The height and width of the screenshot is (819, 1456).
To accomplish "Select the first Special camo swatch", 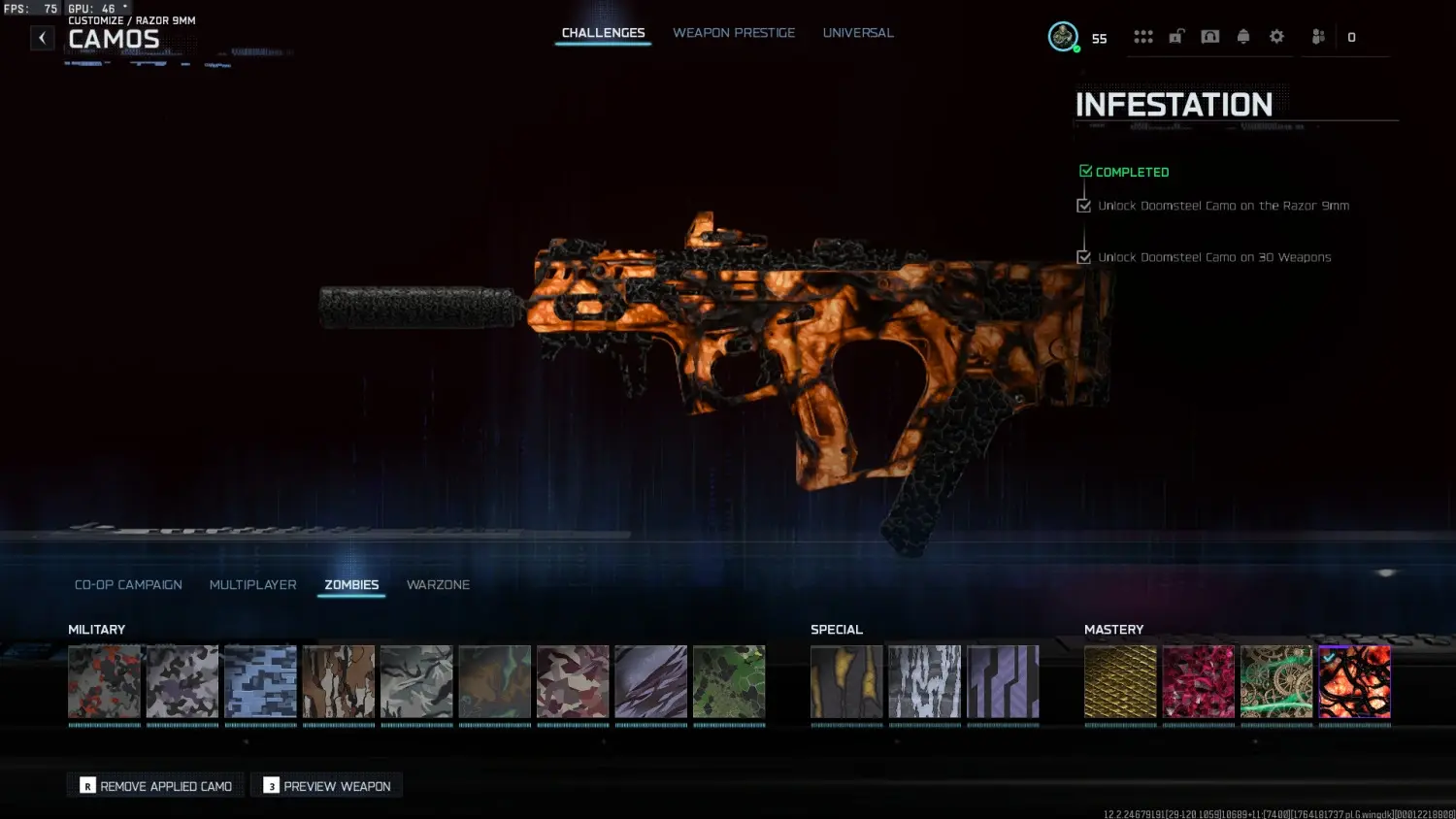I will tap(845, 681).
